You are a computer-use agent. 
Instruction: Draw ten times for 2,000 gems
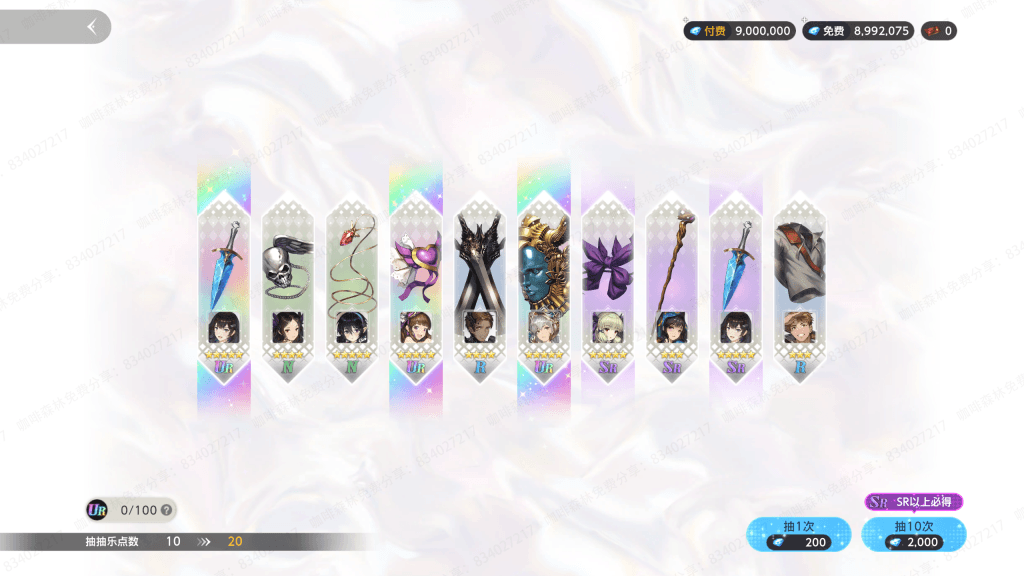coord(913,534)
